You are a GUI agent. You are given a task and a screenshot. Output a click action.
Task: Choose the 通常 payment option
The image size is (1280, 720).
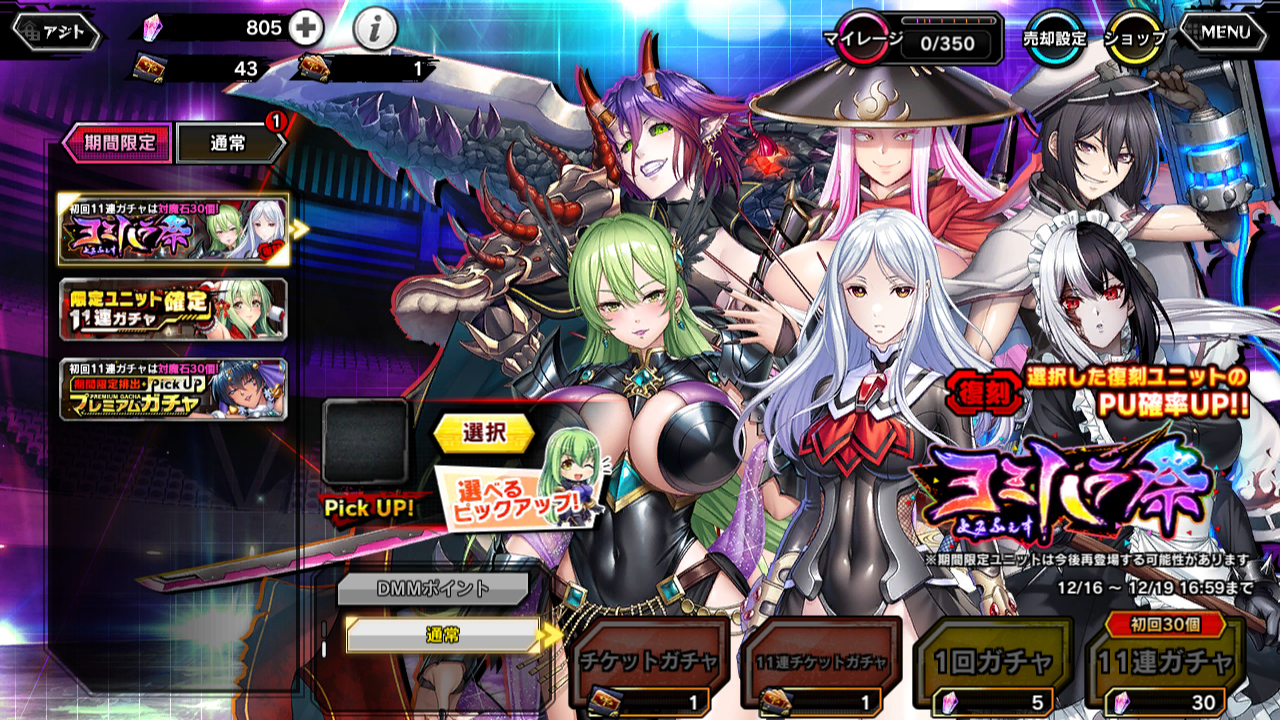click(x=442, y=635)
